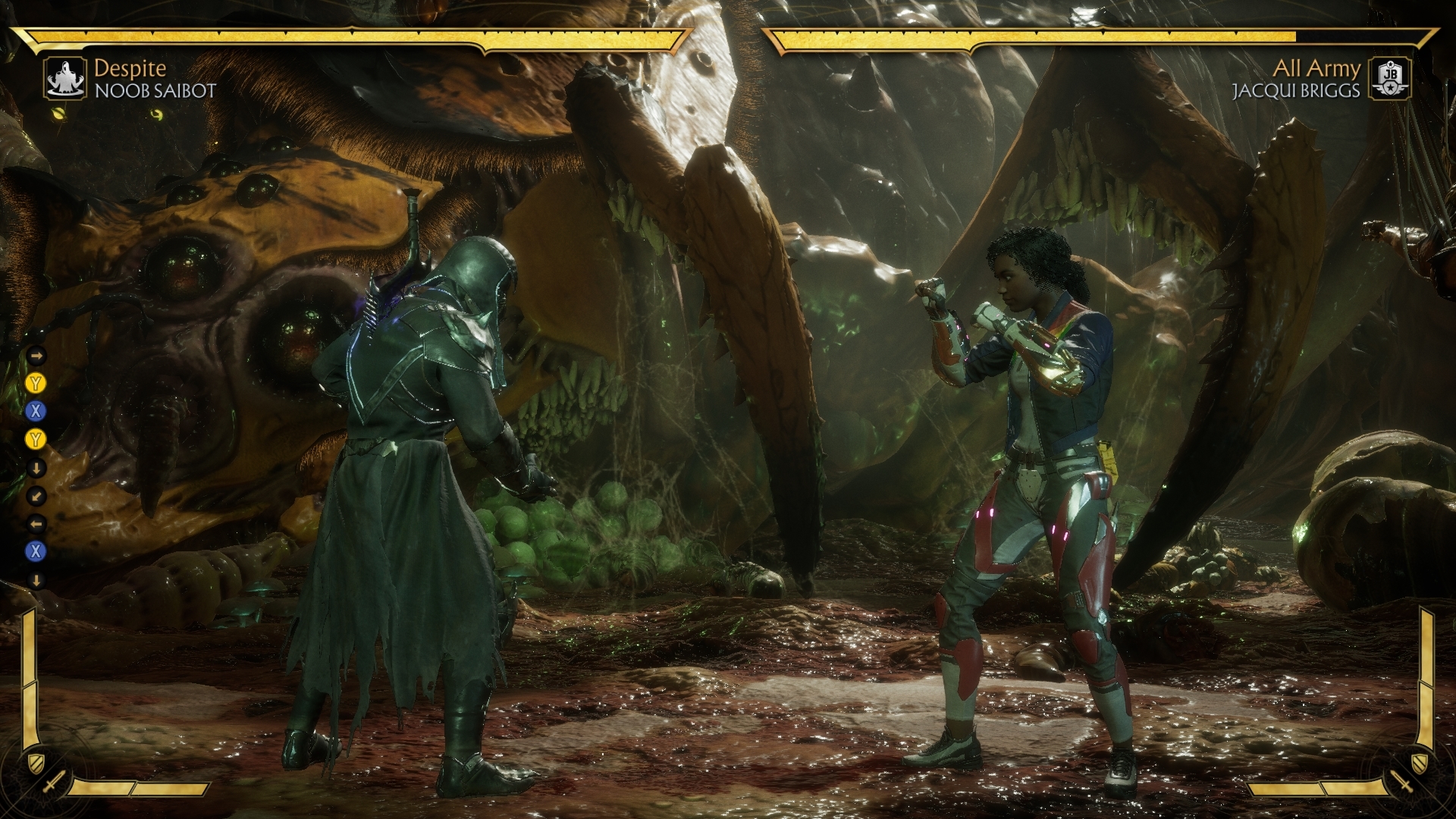Click the shield icon on the defensive meter
This screenshot has width=1456, height=819.
point(36,763)
